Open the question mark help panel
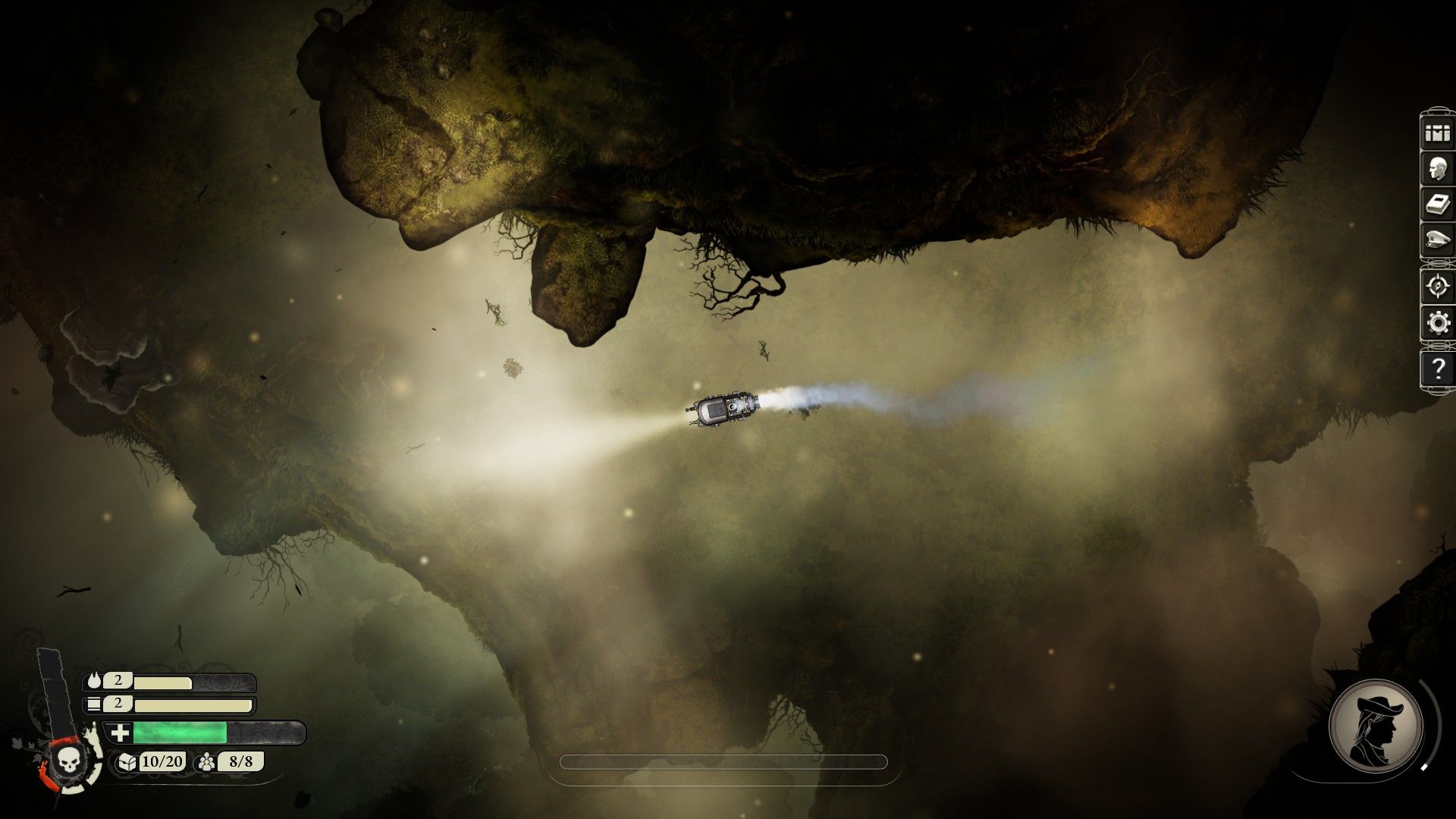1456x819 pixels. (1437, 369)
